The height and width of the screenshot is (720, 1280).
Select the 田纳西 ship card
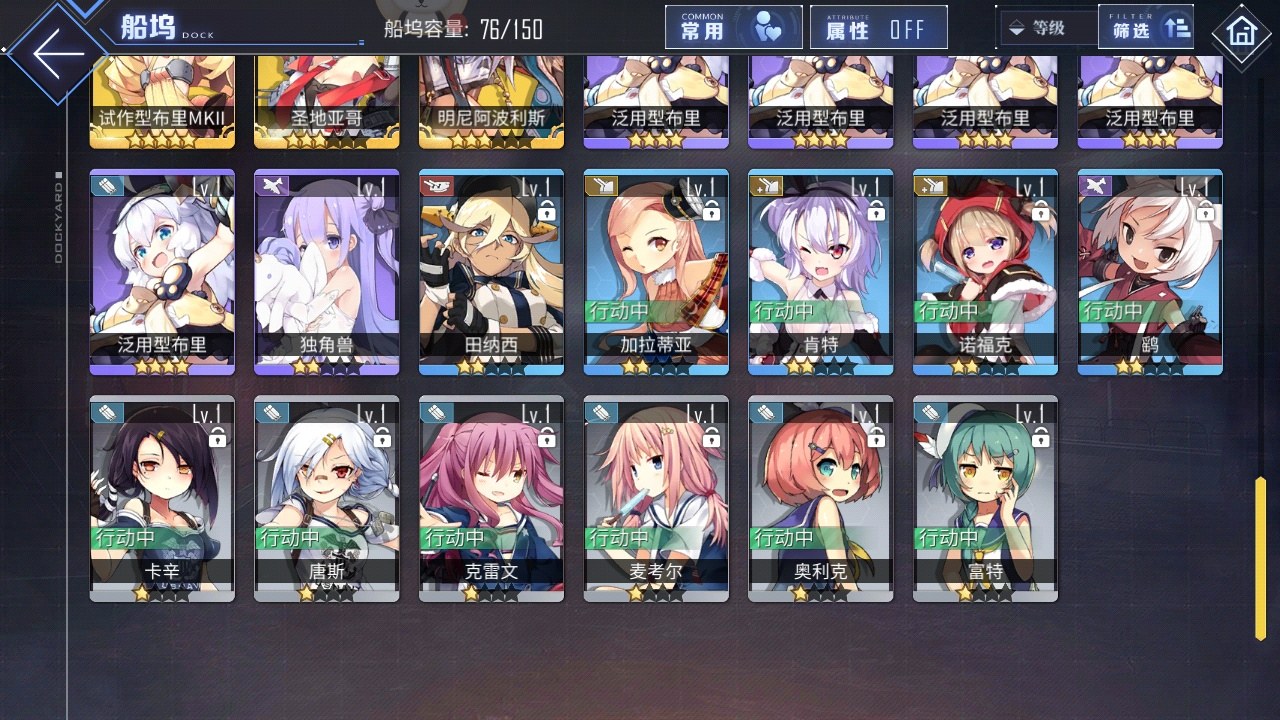(x=491, y=272)
